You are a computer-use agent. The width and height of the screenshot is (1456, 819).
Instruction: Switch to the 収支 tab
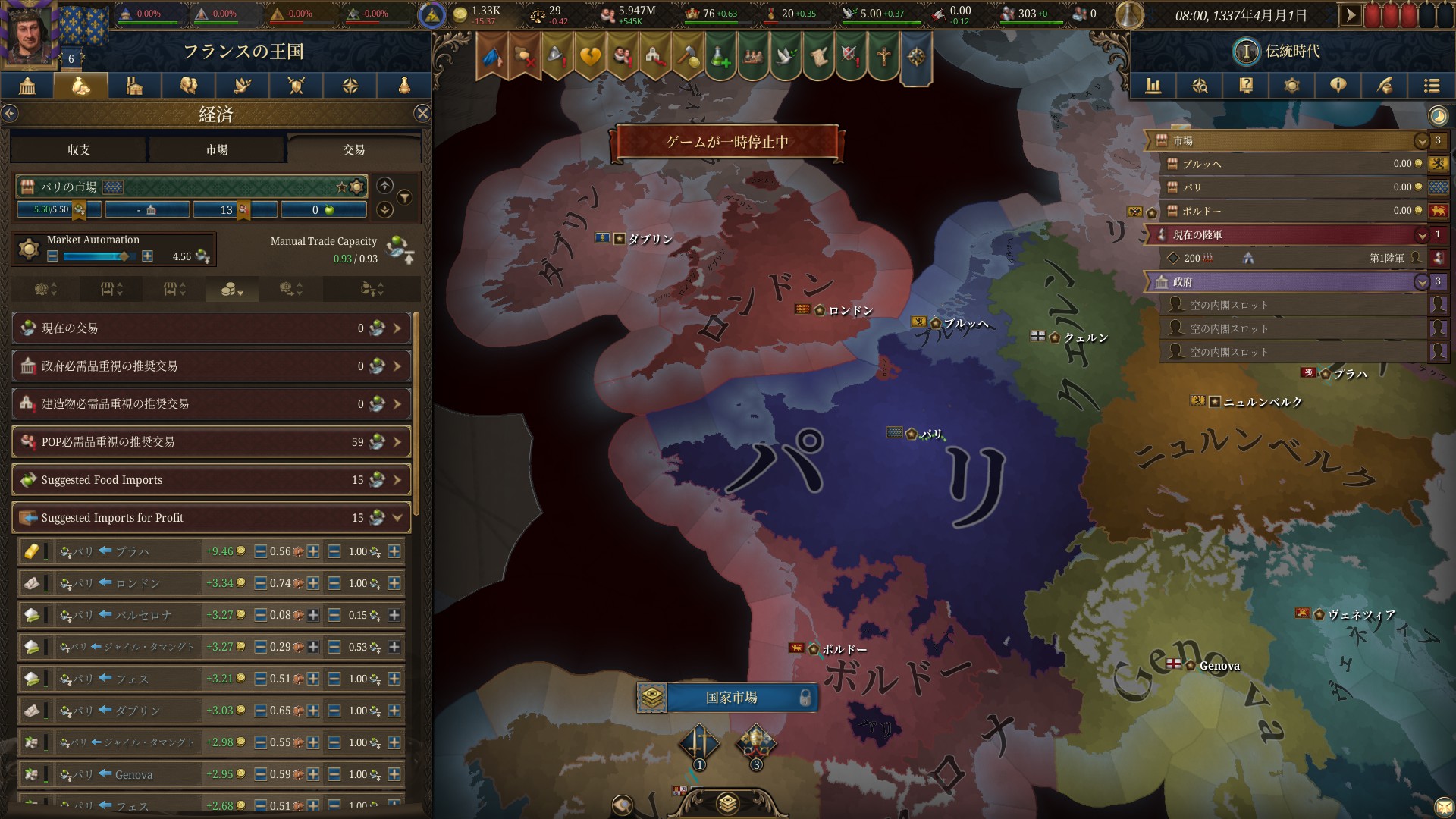[x=77, y=149]
